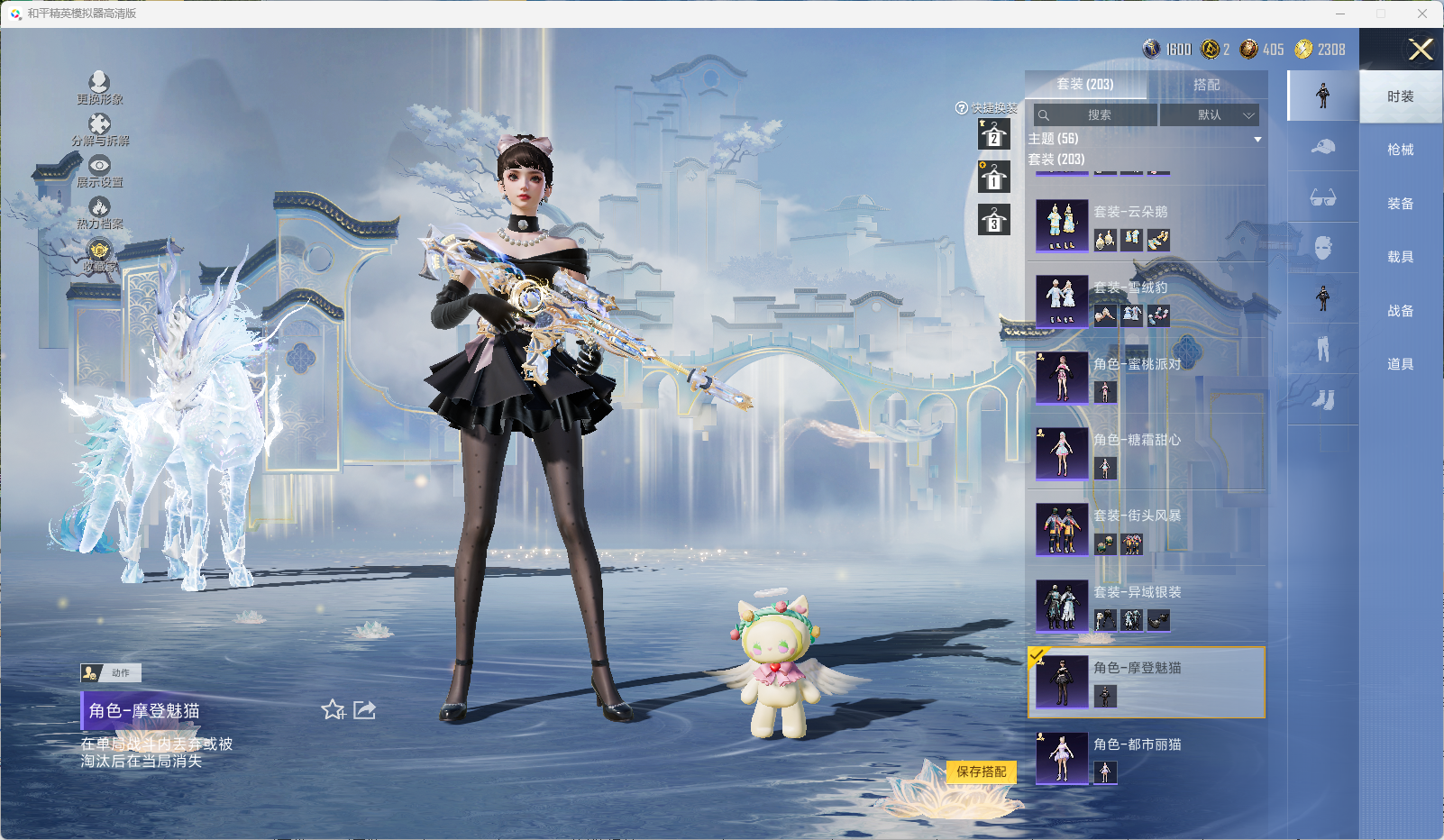
Task: Switch to the 搭配 tab
Action: [x=1206, y=85]
